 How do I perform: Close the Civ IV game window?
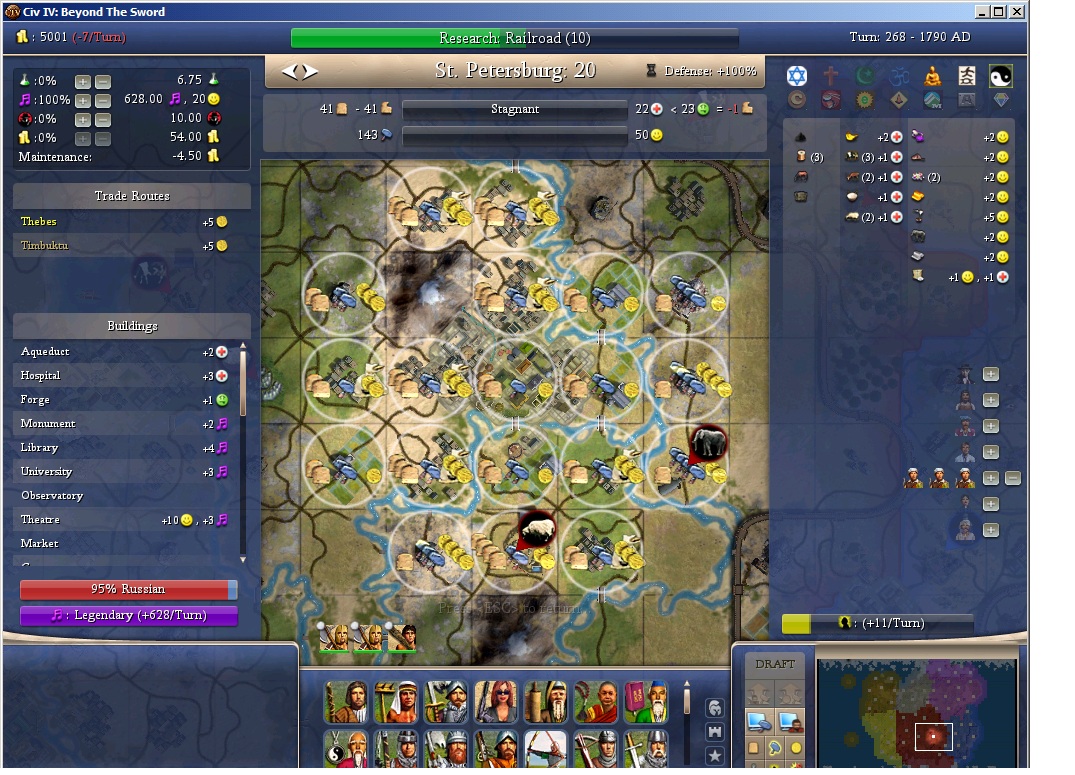(x=1017, y=12)
